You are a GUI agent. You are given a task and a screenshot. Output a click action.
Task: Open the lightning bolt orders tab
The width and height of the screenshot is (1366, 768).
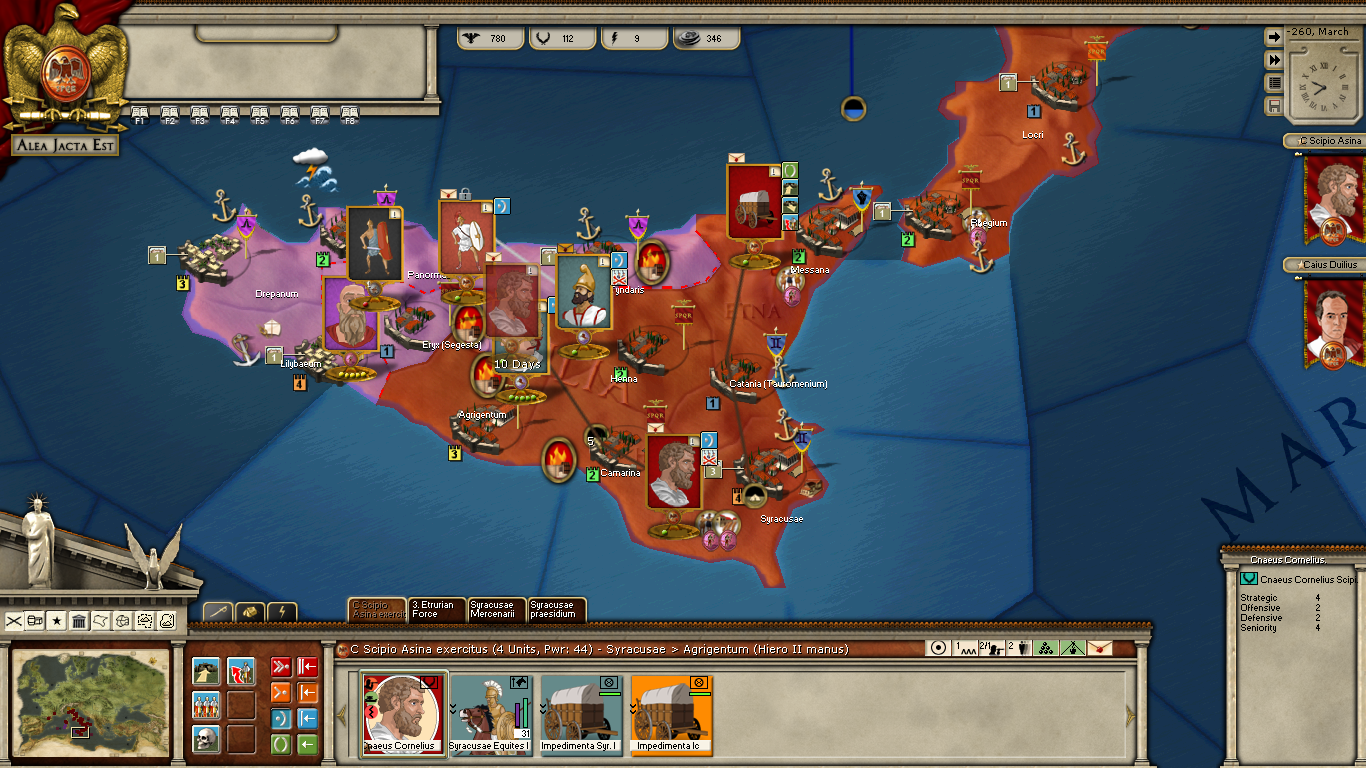tap(282, 612)
